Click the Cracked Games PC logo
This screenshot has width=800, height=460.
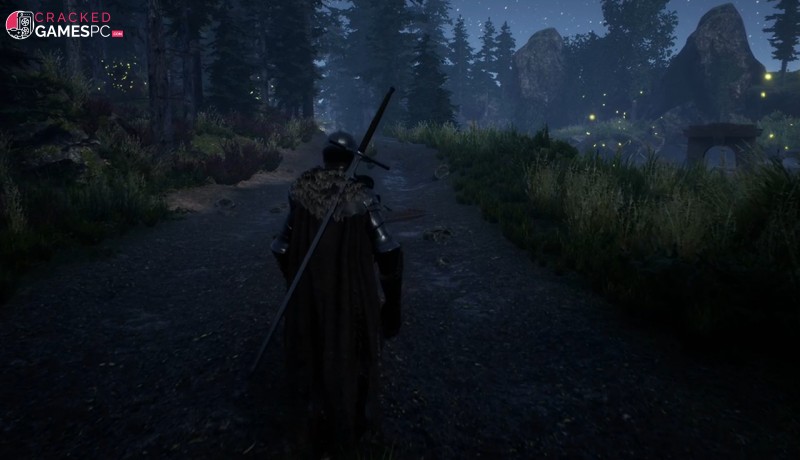tap(64, 25)
